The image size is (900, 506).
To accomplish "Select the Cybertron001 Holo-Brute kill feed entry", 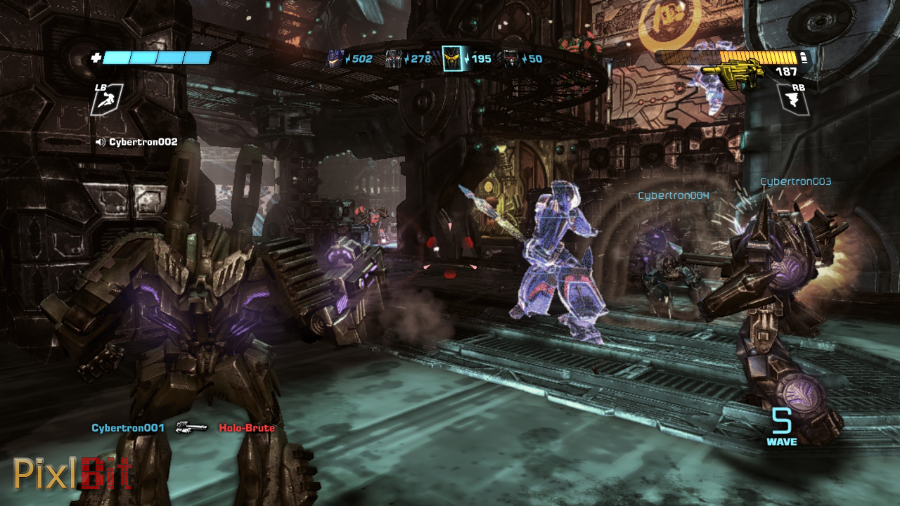I will pyautogui.click(x=183, y=428).
